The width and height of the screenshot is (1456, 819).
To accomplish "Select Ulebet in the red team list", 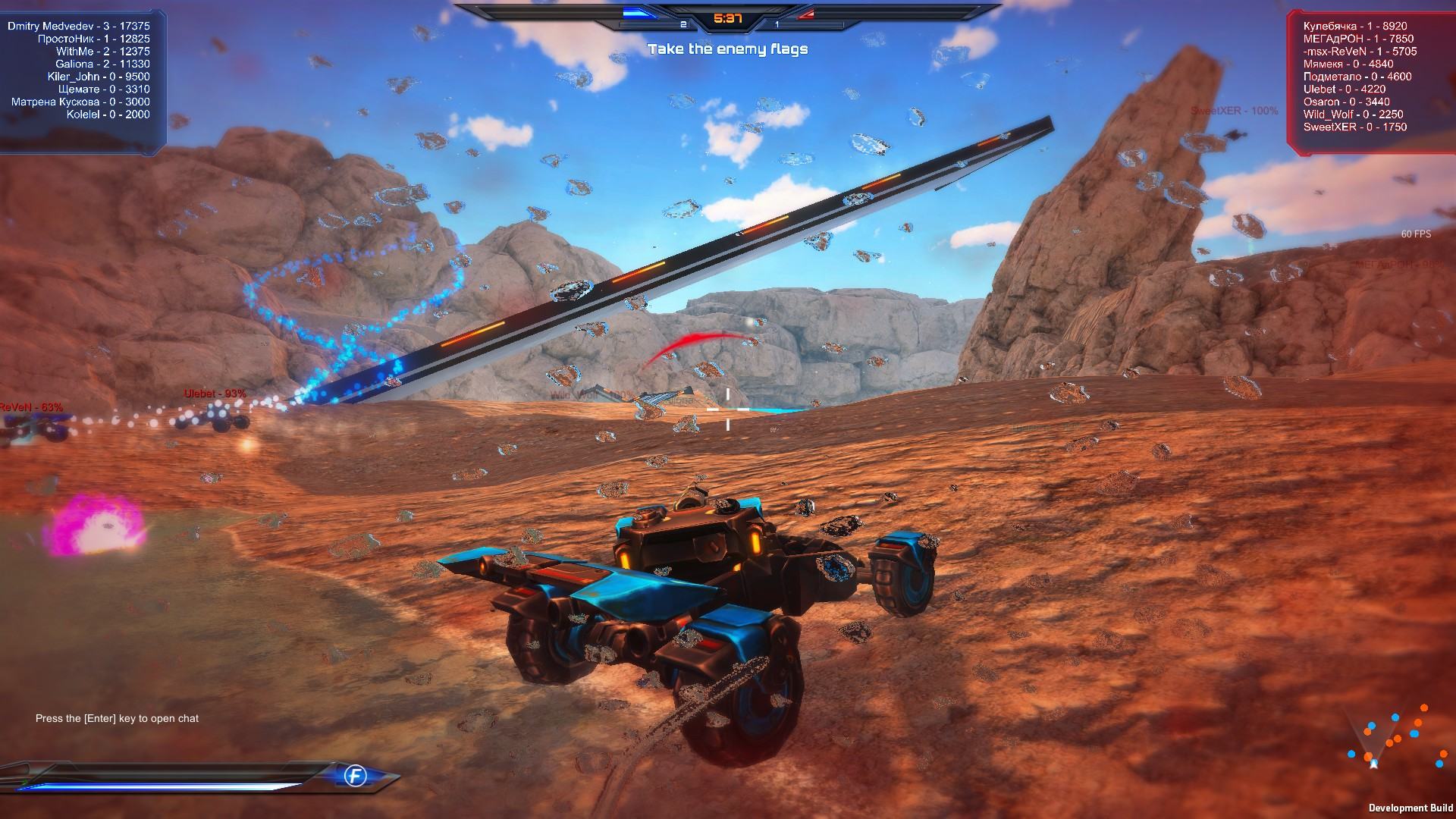I will 1345,89.
